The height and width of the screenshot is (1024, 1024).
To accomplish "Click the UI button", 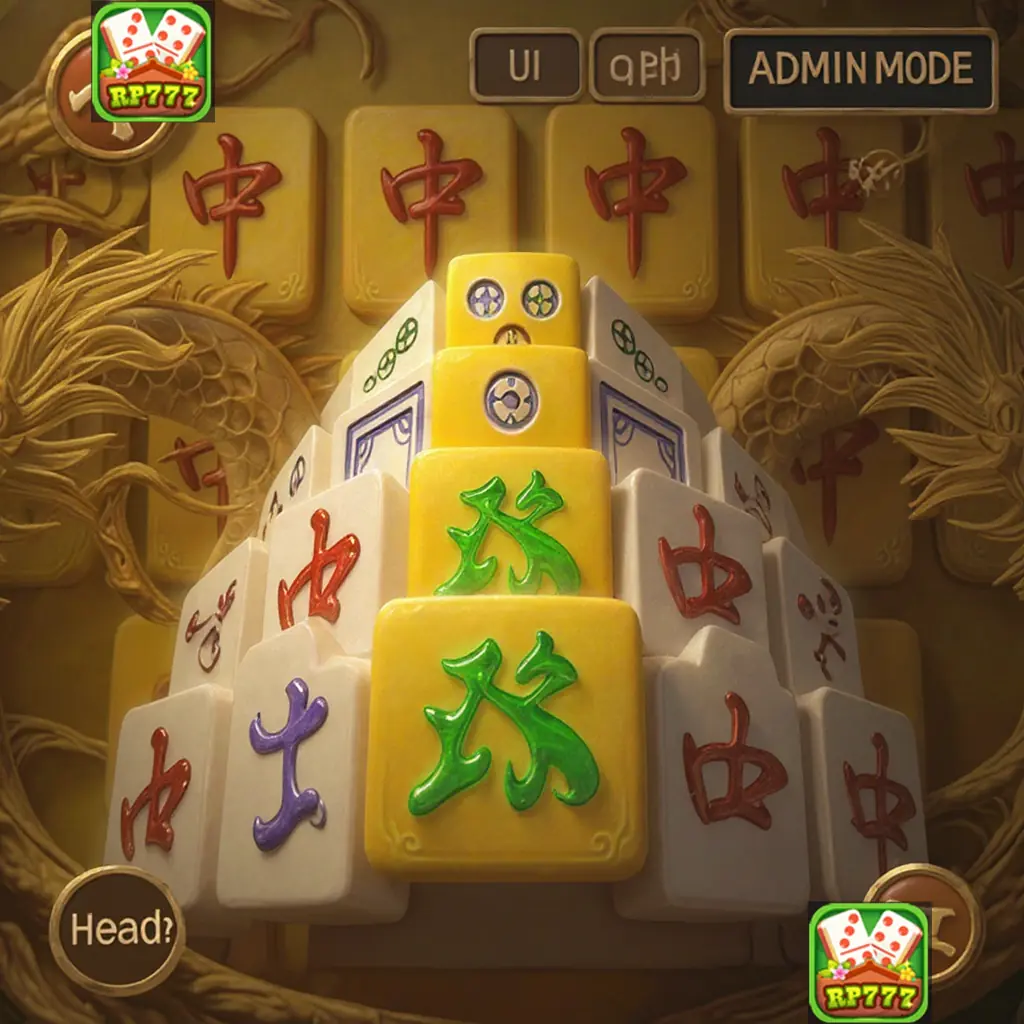I will (x=526, y=66).
